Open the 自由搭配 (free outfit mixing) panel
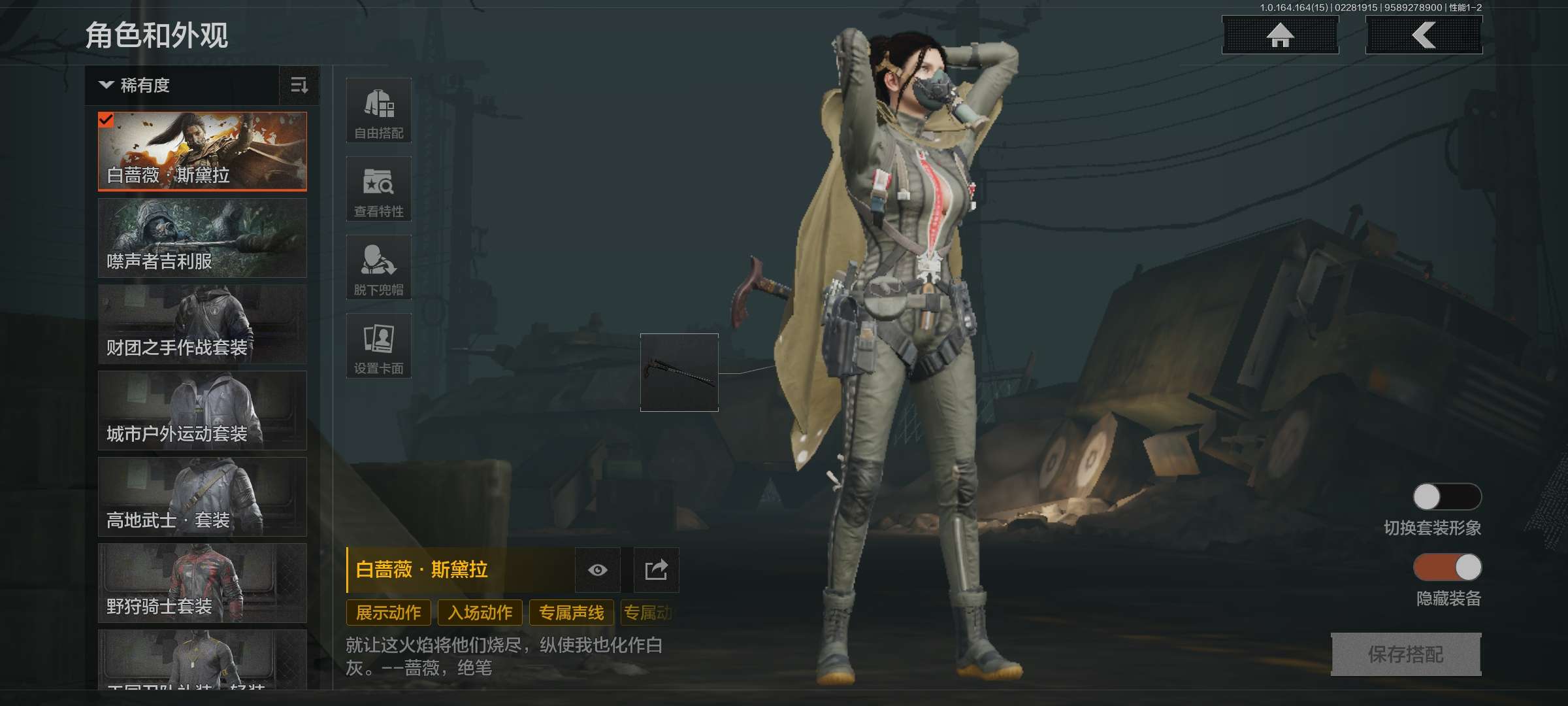Screen dimensions: 1568x706 (x=379, y=110)
